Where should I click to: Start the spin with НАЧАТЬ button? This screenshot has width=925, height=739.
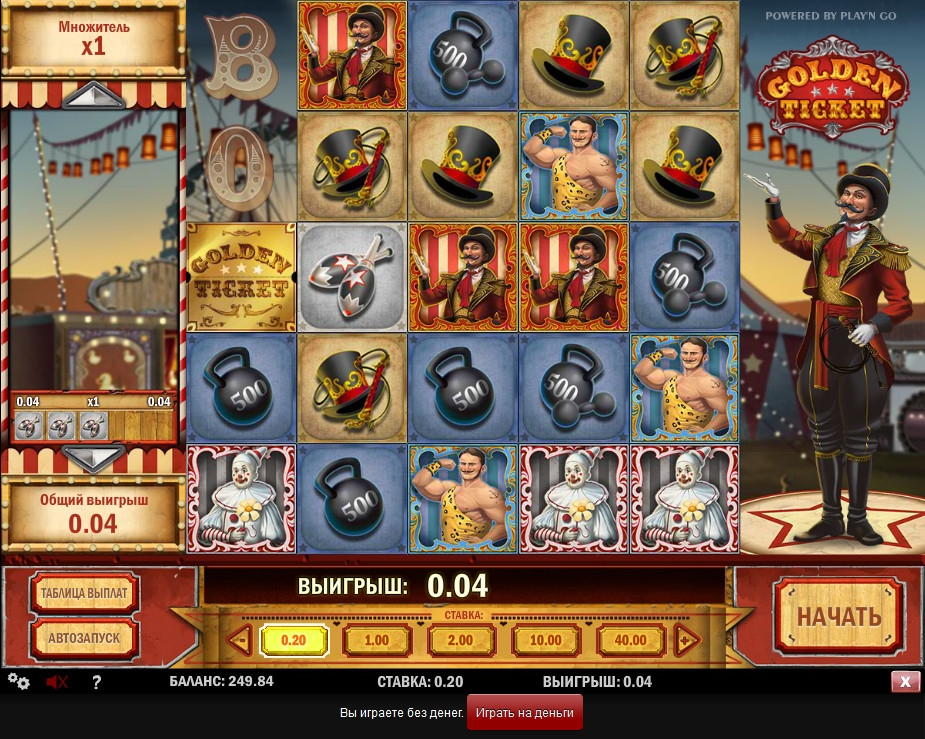pos(838,616)
